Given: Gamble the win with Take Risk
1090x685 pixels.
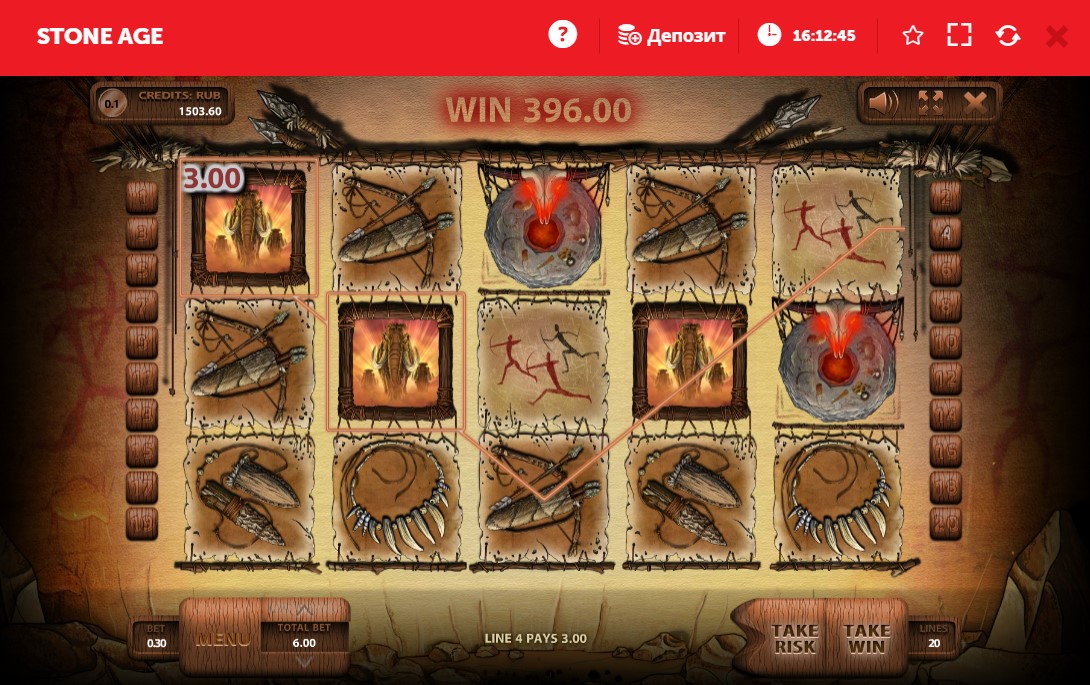Looking at the screenshot, I should (x=795, y=637).
